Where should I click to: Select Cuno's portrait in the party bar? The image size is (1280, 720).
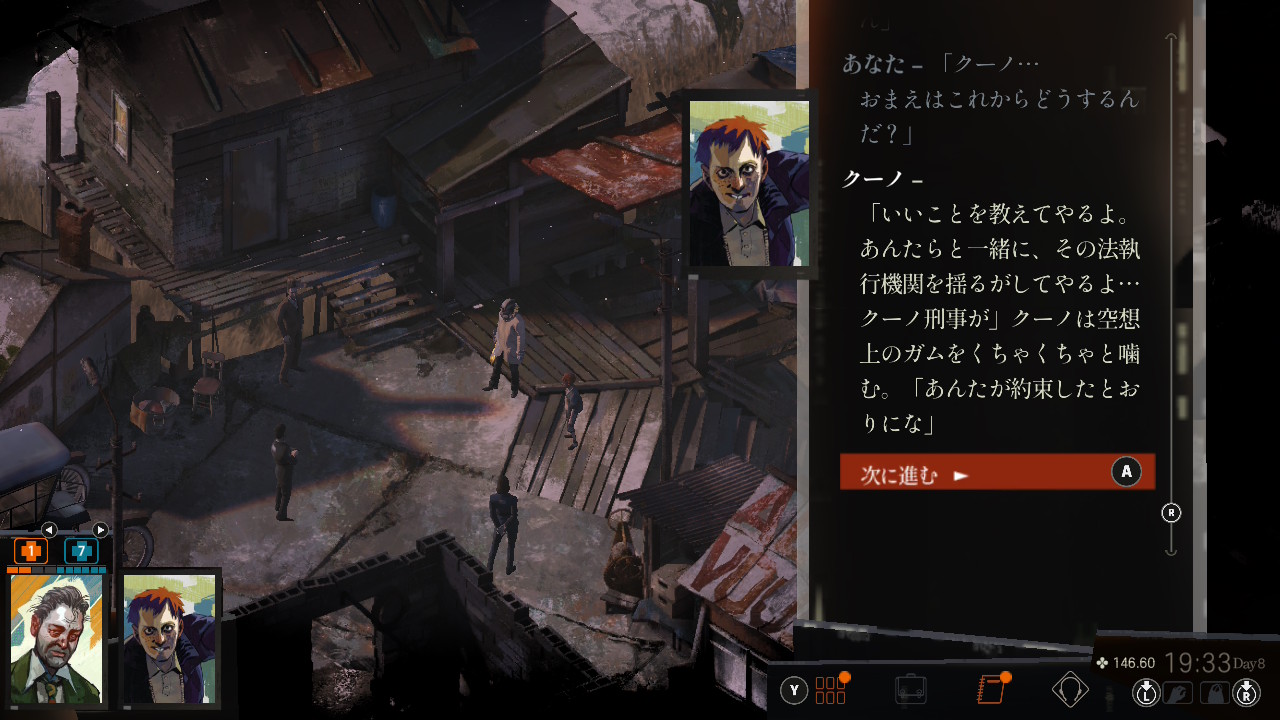tap(169, 638)
